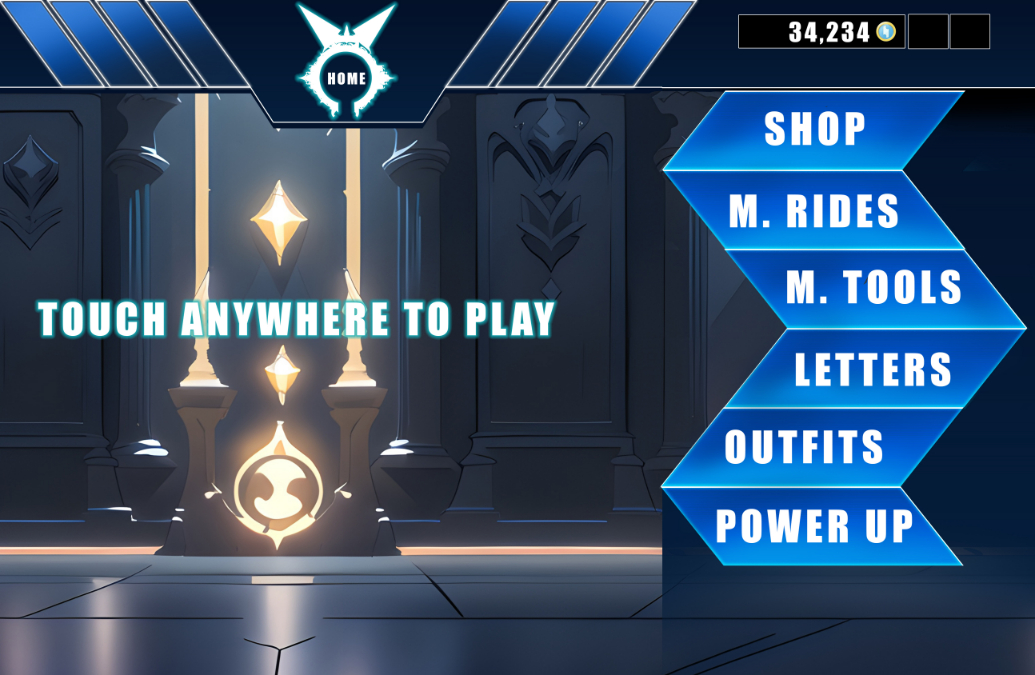Tap the Touch Anywhere To Play prompt

click(297, 319)
